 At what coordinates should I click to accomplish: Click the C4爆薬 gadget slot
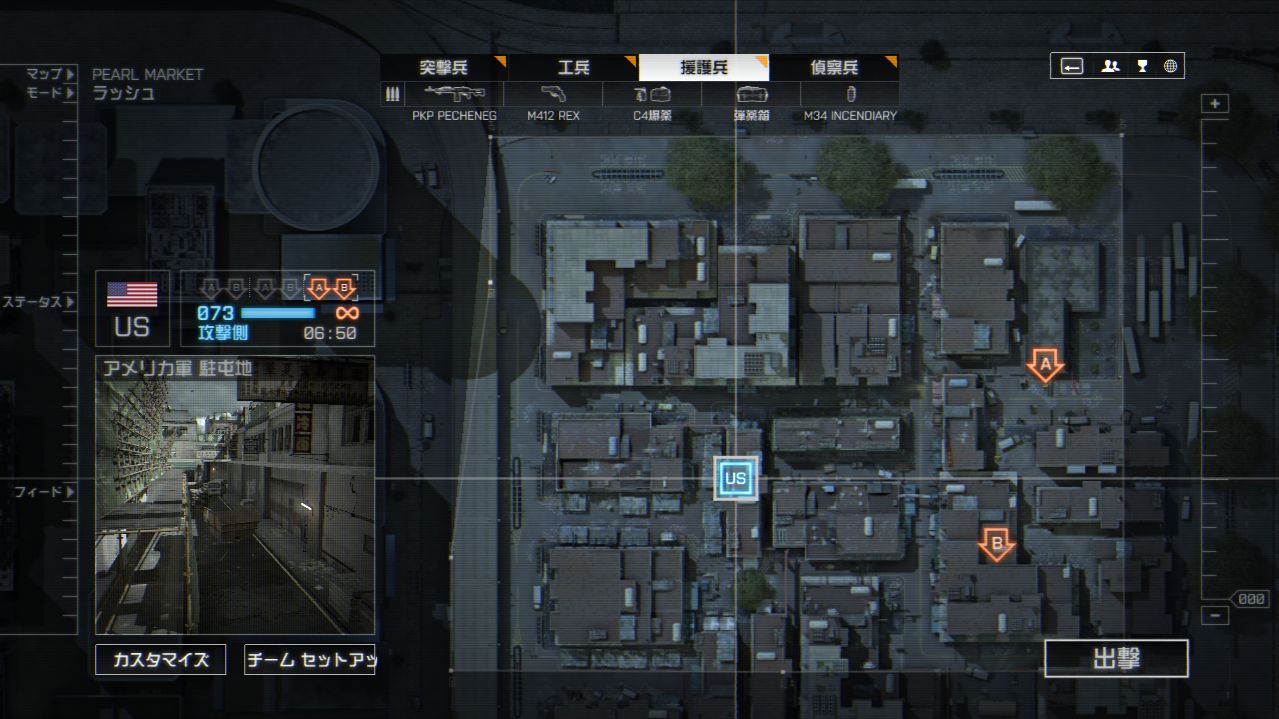(652, 95)
